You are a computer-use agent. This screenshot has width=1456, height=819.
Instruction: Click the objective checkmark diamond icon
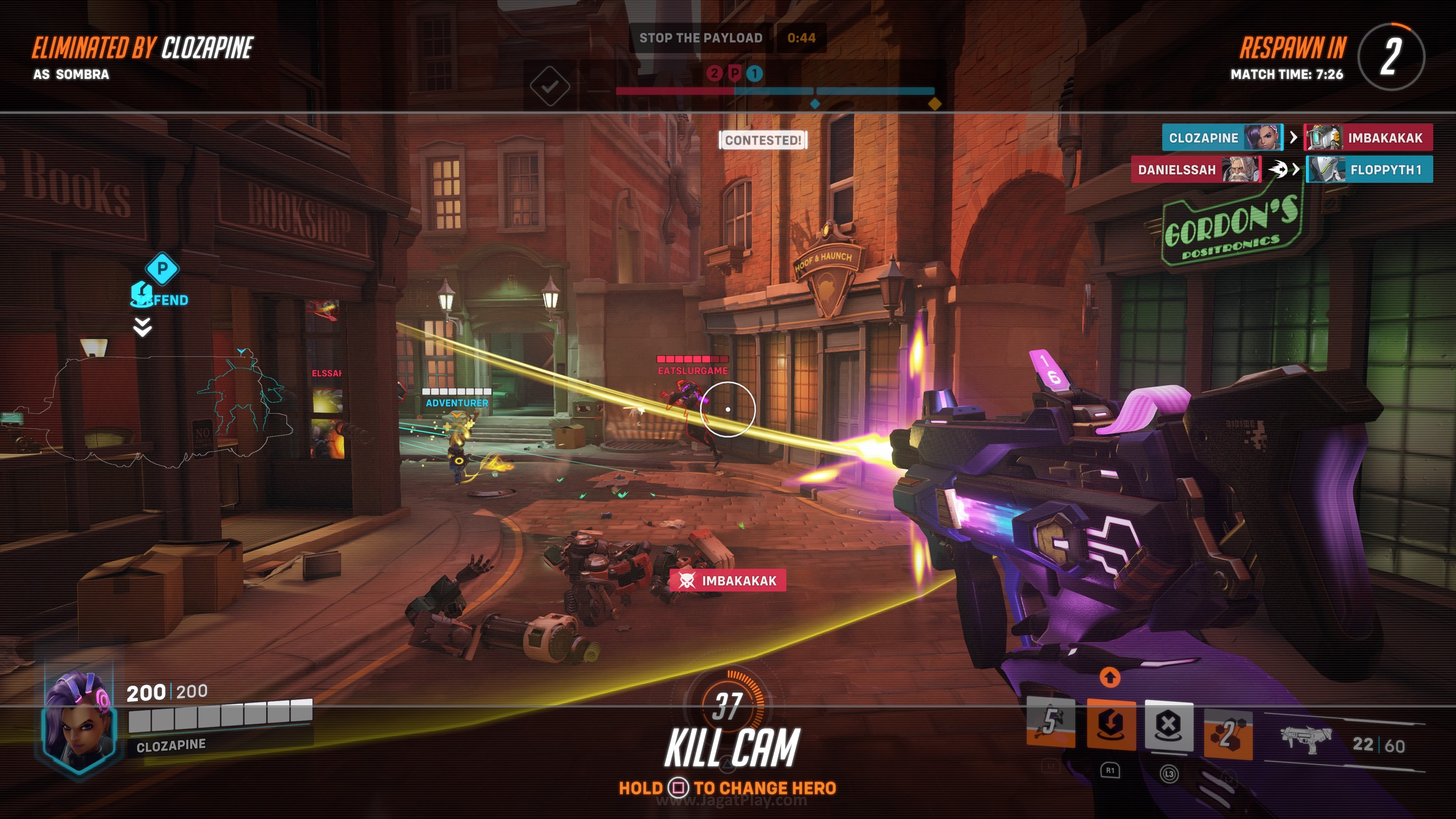click(x=549, y=86)
